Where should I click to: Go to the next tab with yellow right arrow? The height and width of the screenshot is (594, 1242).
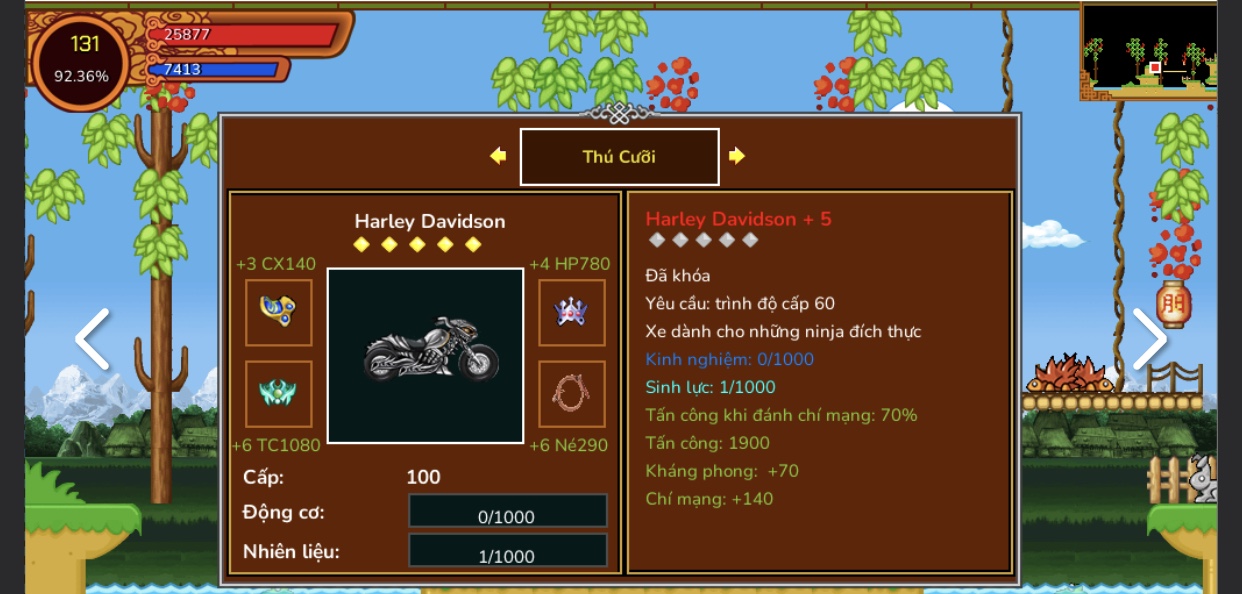(737, 156)
